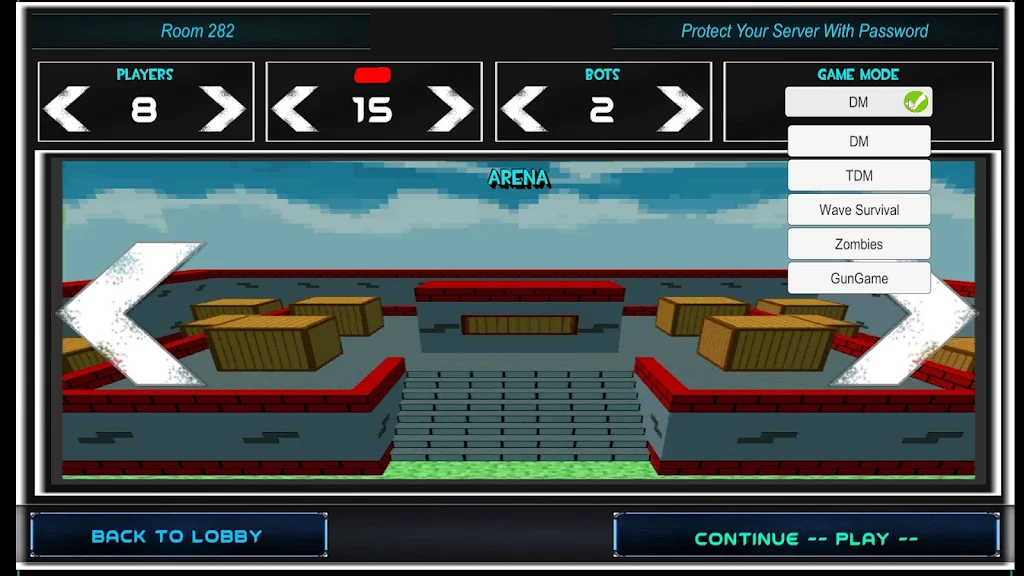Viewport: 1024px width, 576px height.
Task: Continue and play the match
Action: coord(806,538)
